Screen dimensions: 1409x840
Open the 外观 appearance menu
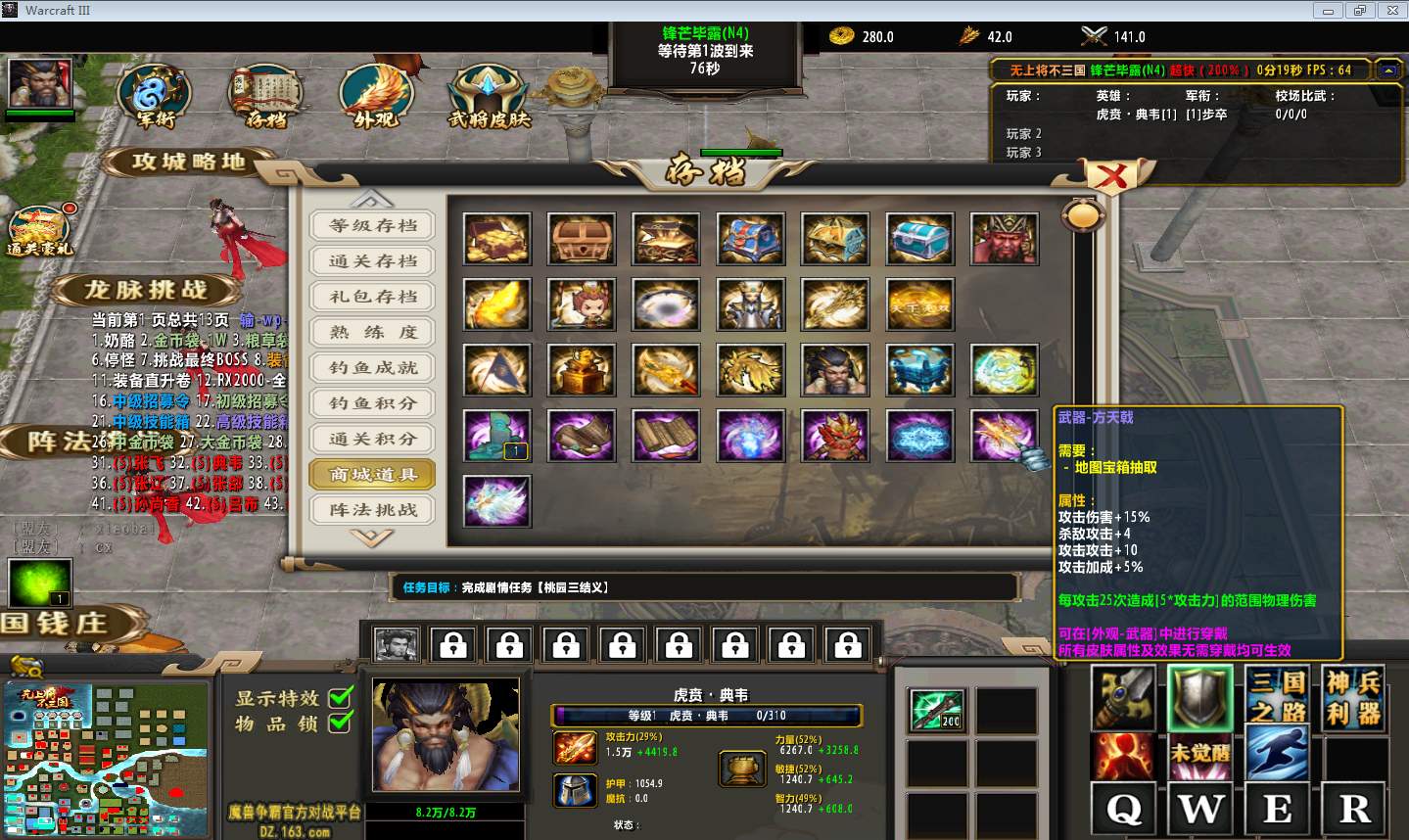376,97
